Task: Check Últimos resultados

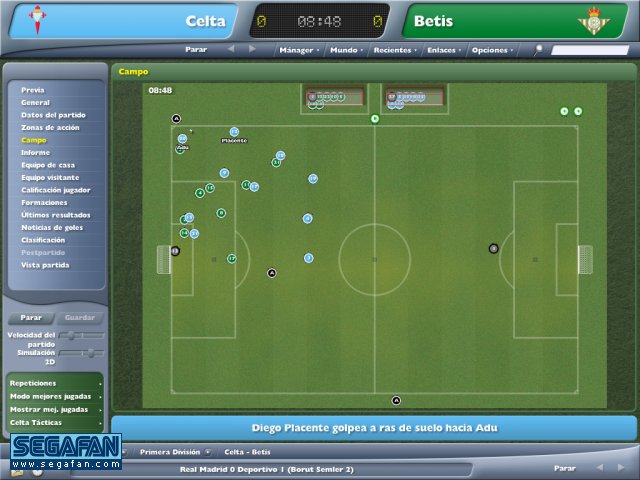Action: tap(55, 215)
